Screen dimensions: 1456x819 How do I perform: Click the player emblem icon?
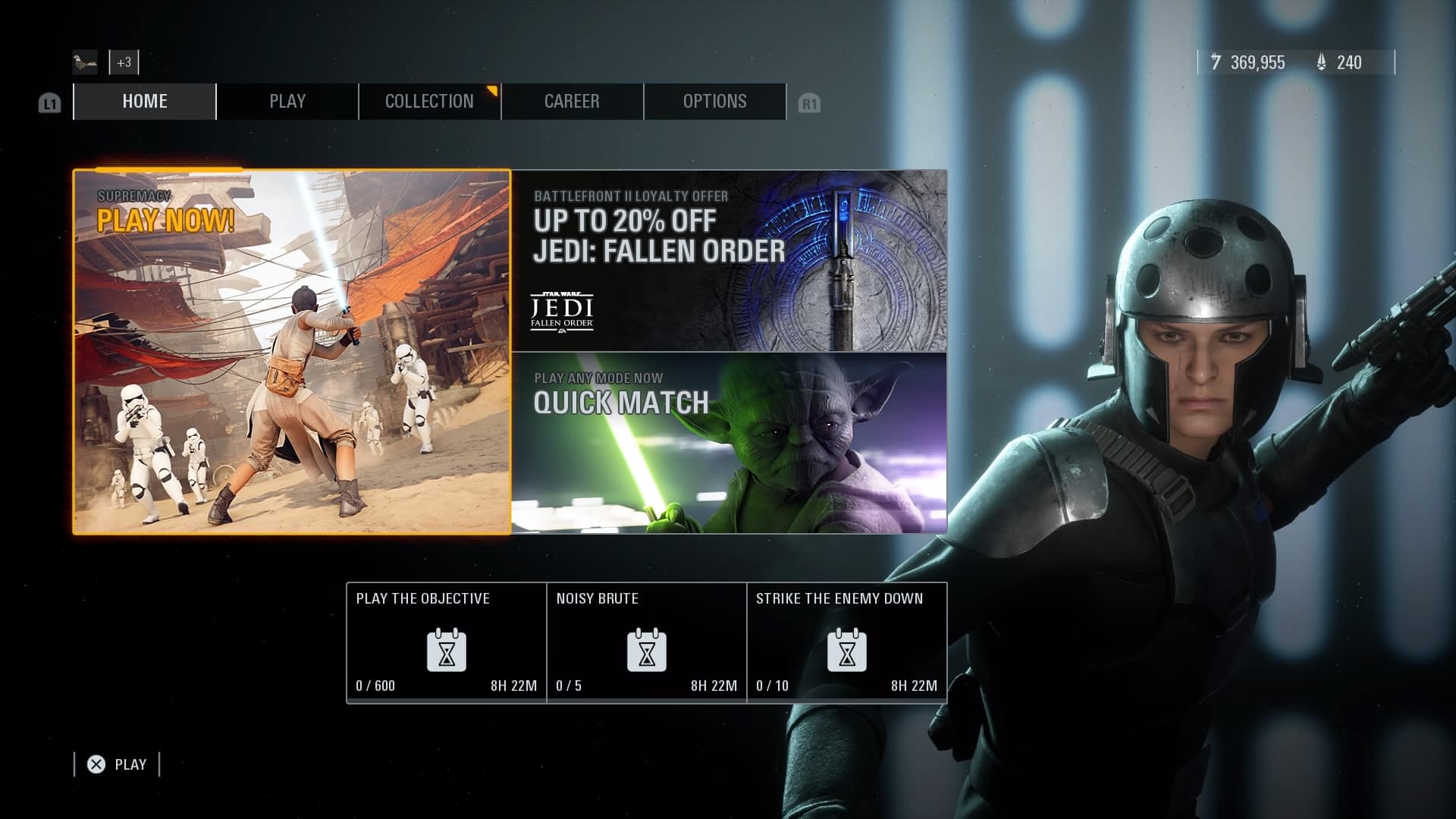84,62
